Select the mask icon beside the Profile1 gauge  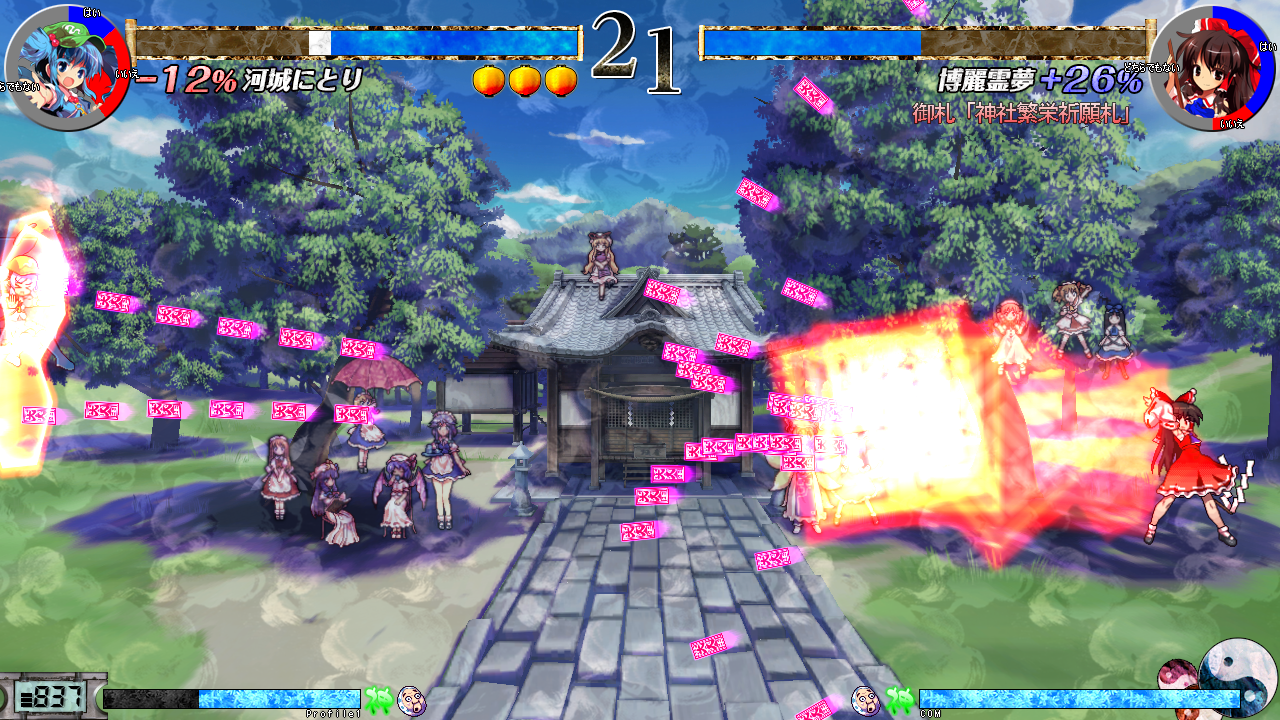click(x=412, y=700)
